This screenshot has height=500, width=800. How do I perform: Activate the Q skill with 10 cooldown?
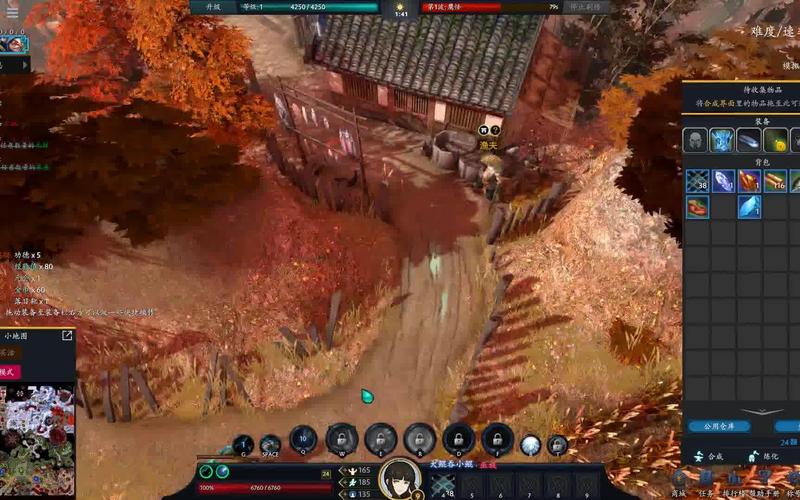[x=303, y=438]
